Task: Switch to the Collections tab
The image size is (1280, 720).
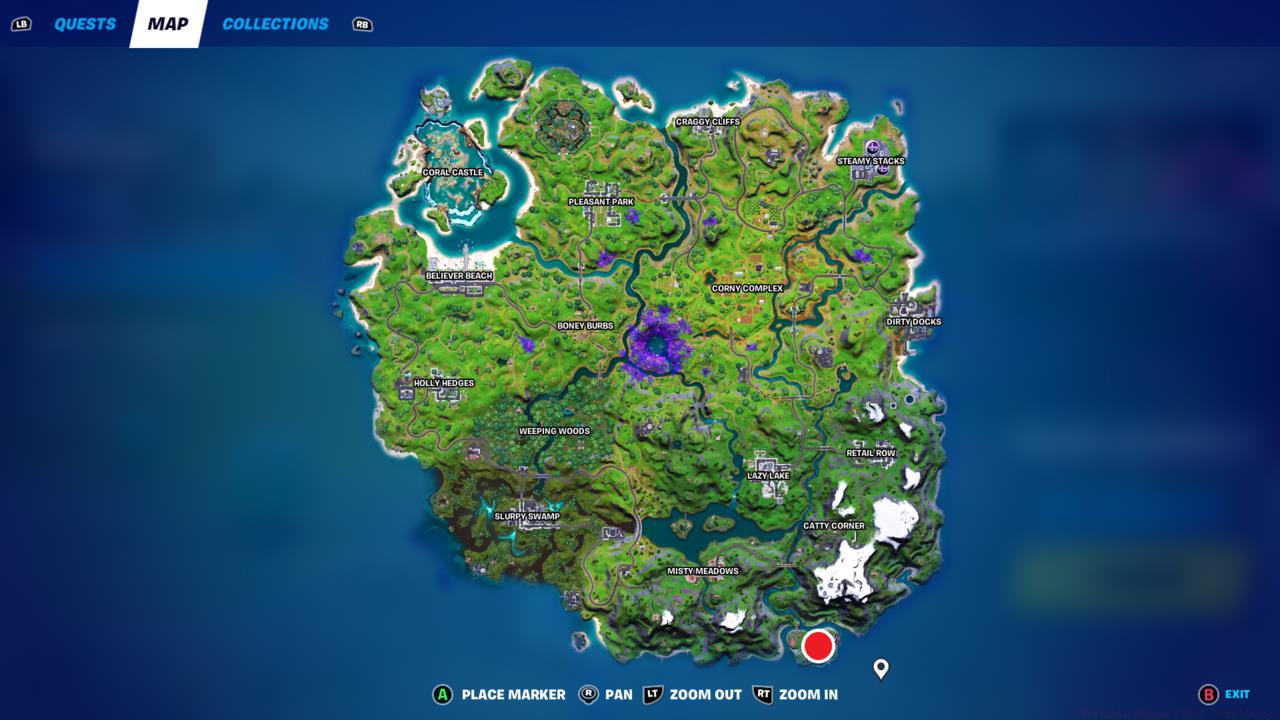Action: tap(274, 23)
